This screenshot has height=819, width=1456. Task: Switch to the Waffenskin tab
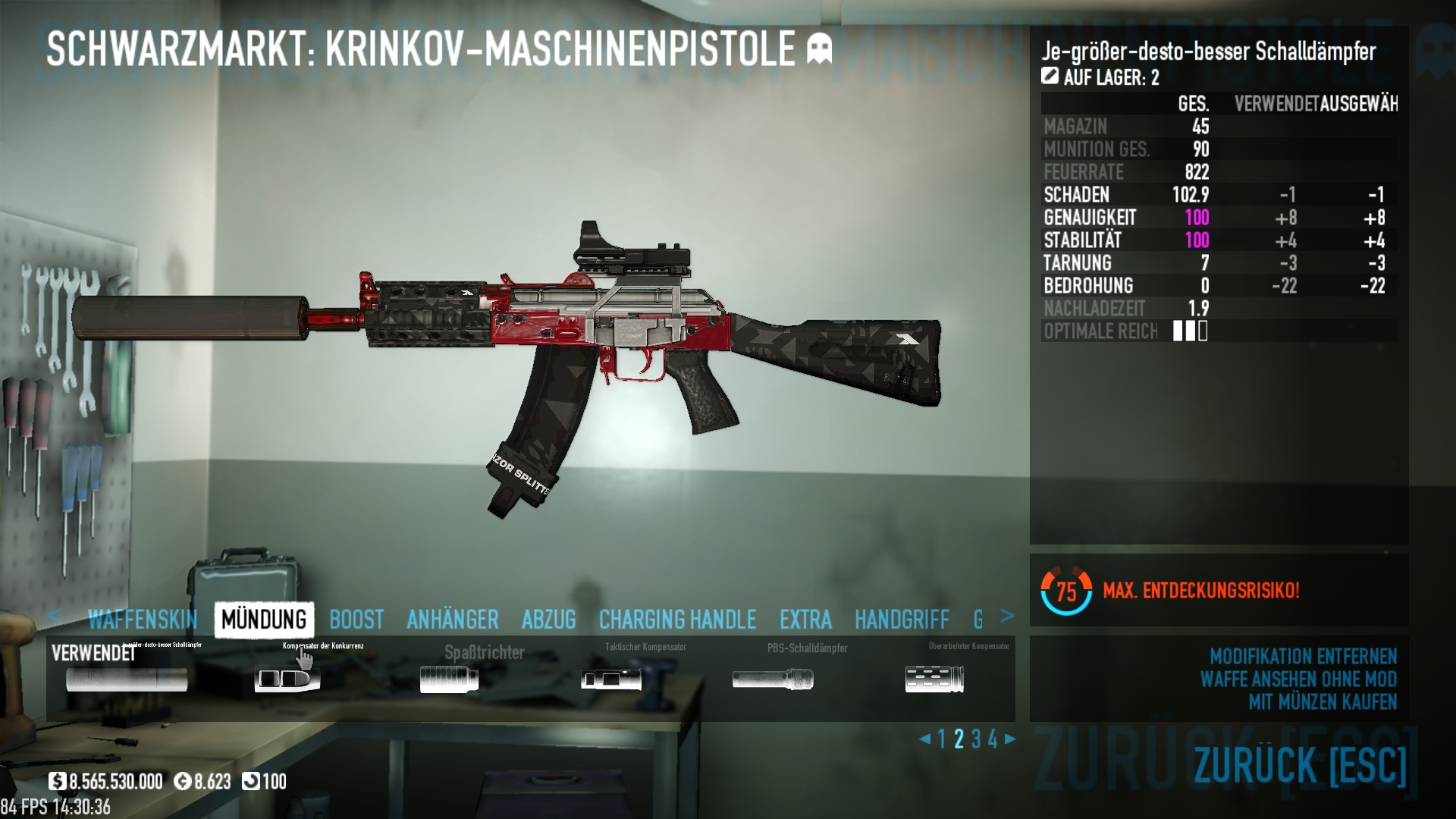[x=143, y=620]
